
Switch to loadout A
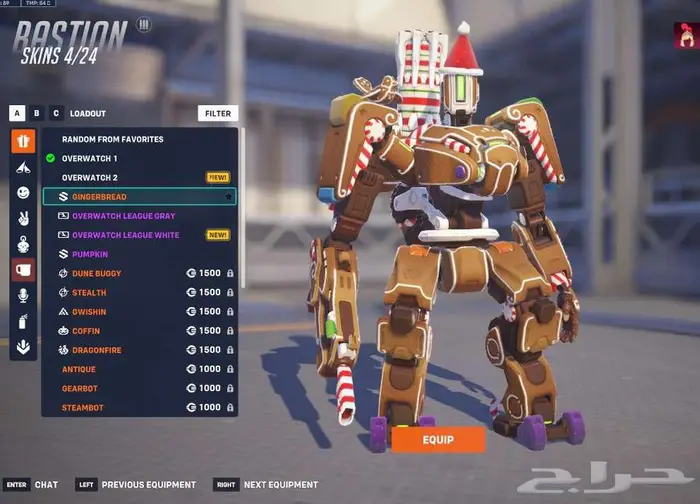pos(18,114)
